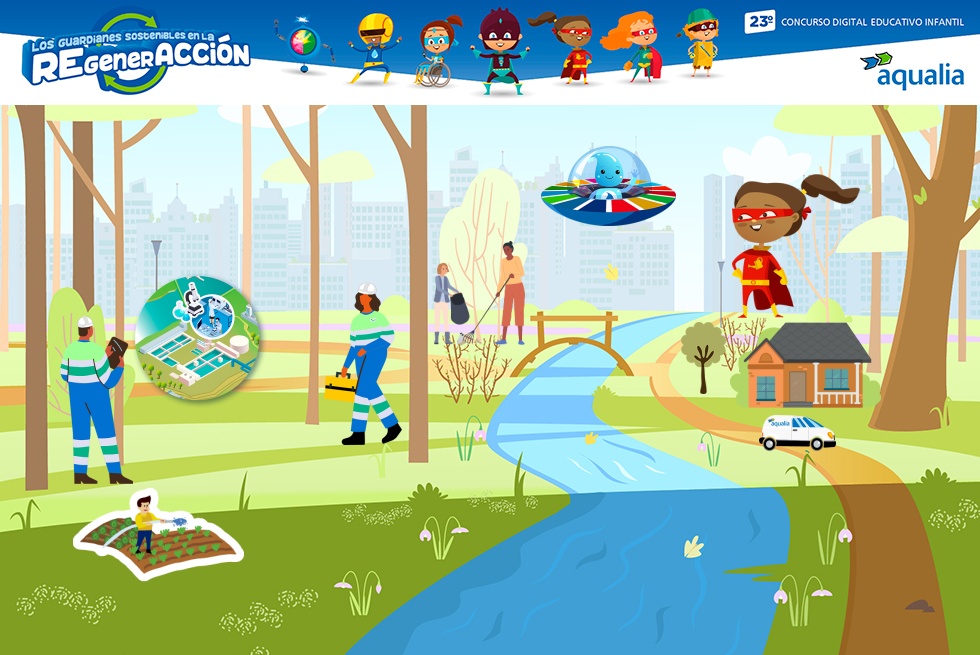Open the circular water treatment plant hotspot
The height and width of the screenshot is (655, 980).
click(197, 338)
